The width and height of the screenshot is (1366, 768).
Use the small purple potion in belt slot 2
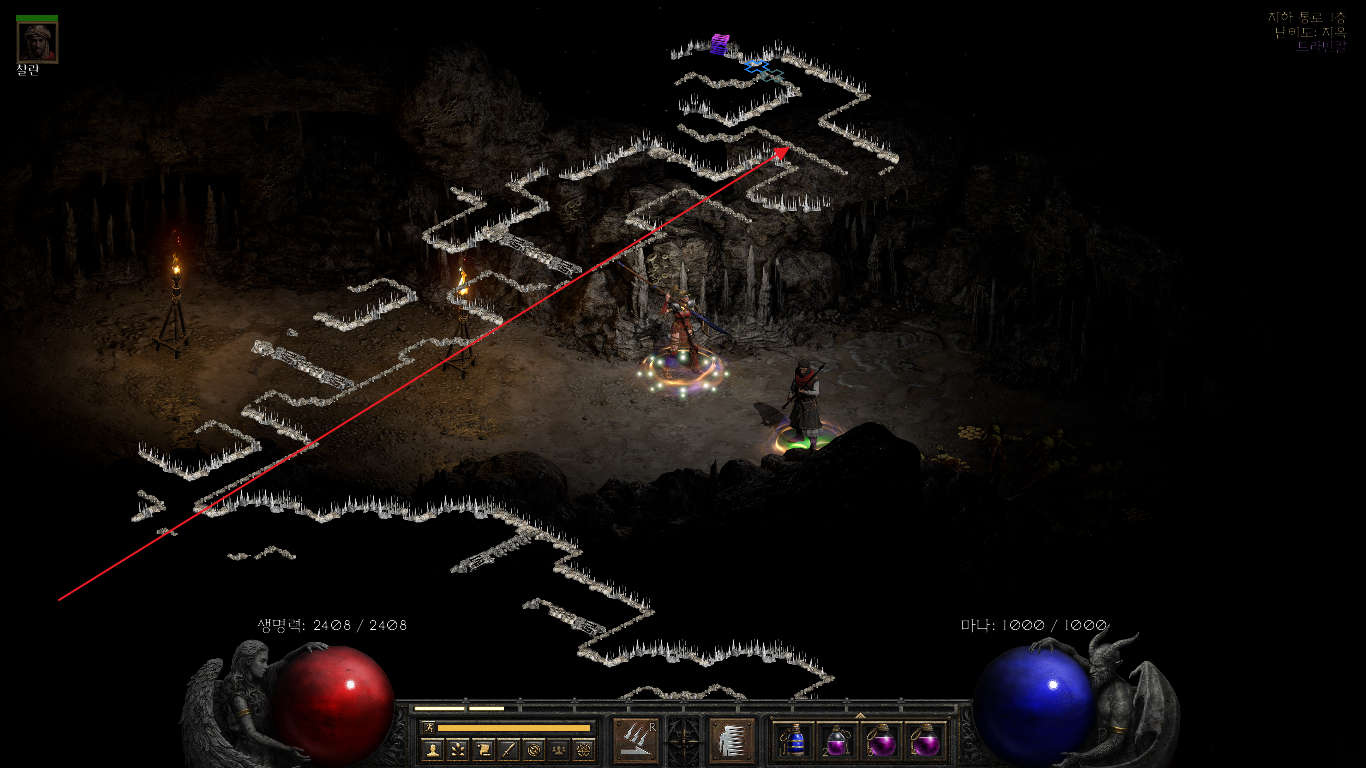click(x=837, y=741)
